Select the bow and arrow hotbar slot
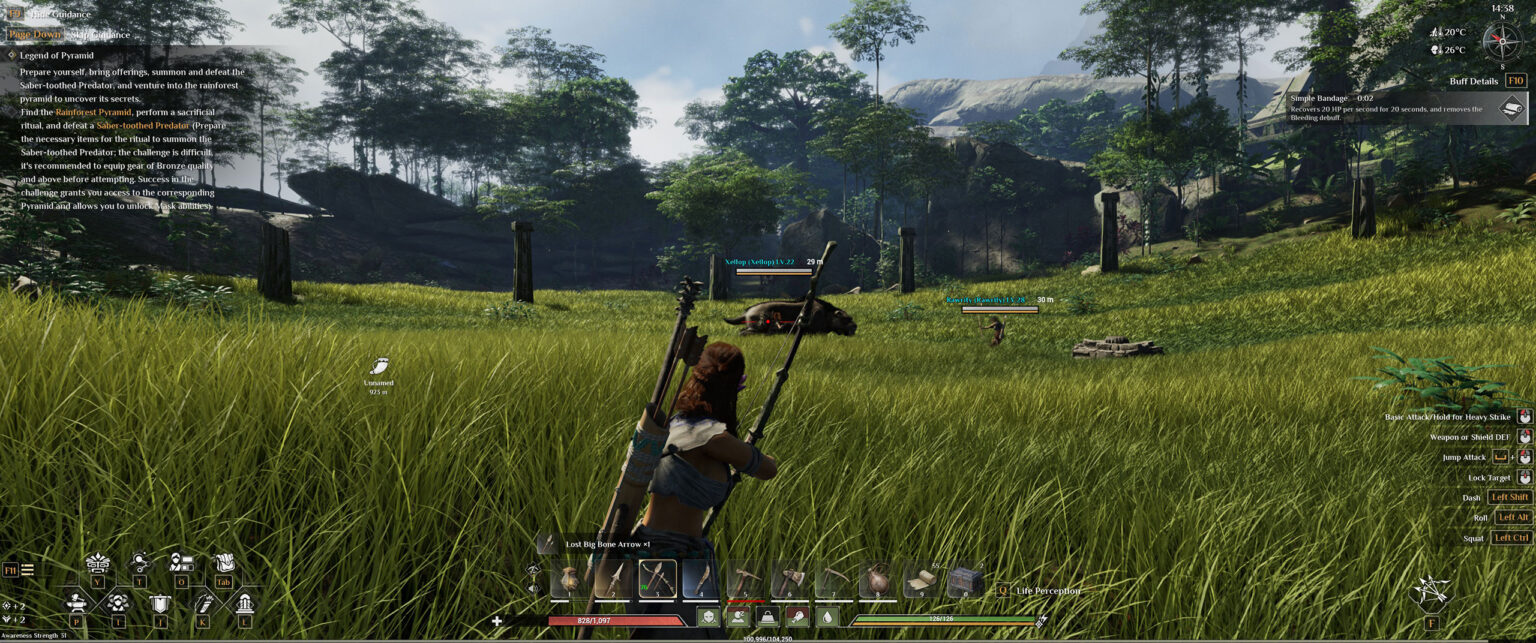Viewport: 1536px width, 643px height. 657,579
